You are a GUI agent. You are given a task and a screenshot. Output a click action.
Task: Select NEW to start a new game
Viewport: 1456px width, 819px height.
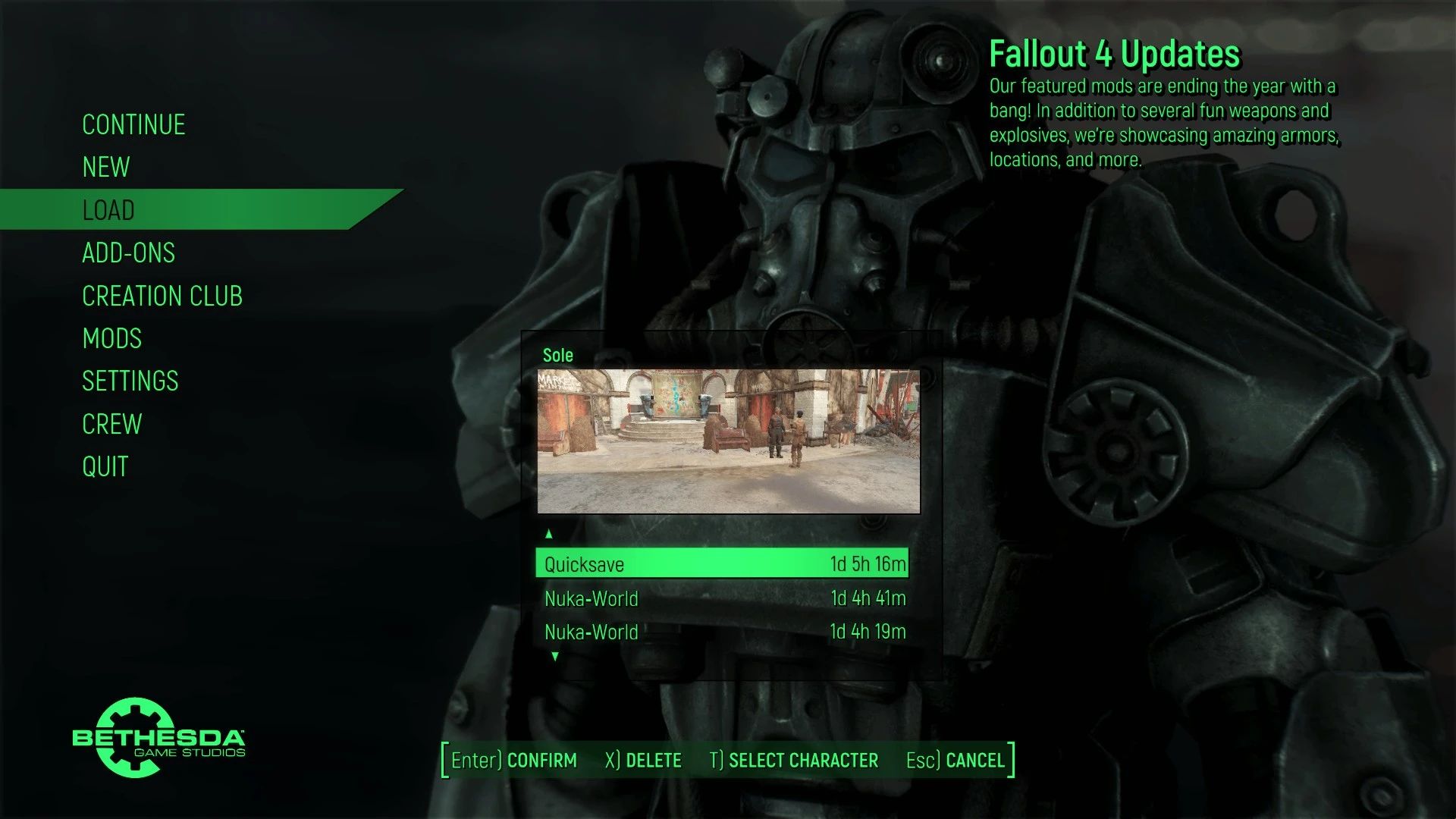106,168
